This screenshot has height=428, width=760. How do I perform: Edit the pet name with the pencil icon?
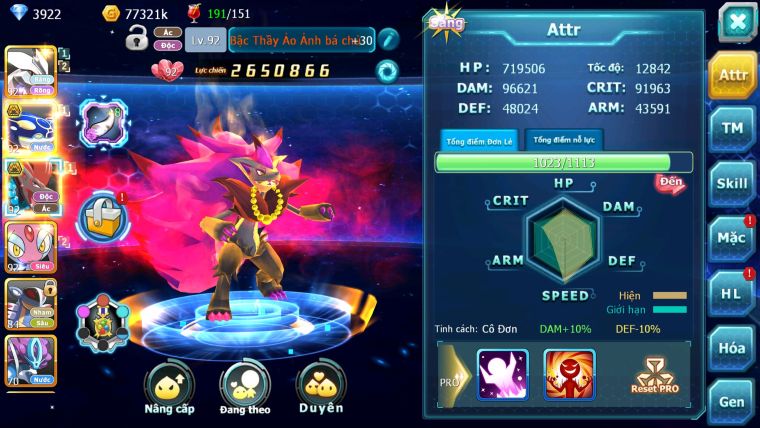[x=389, y=39]
